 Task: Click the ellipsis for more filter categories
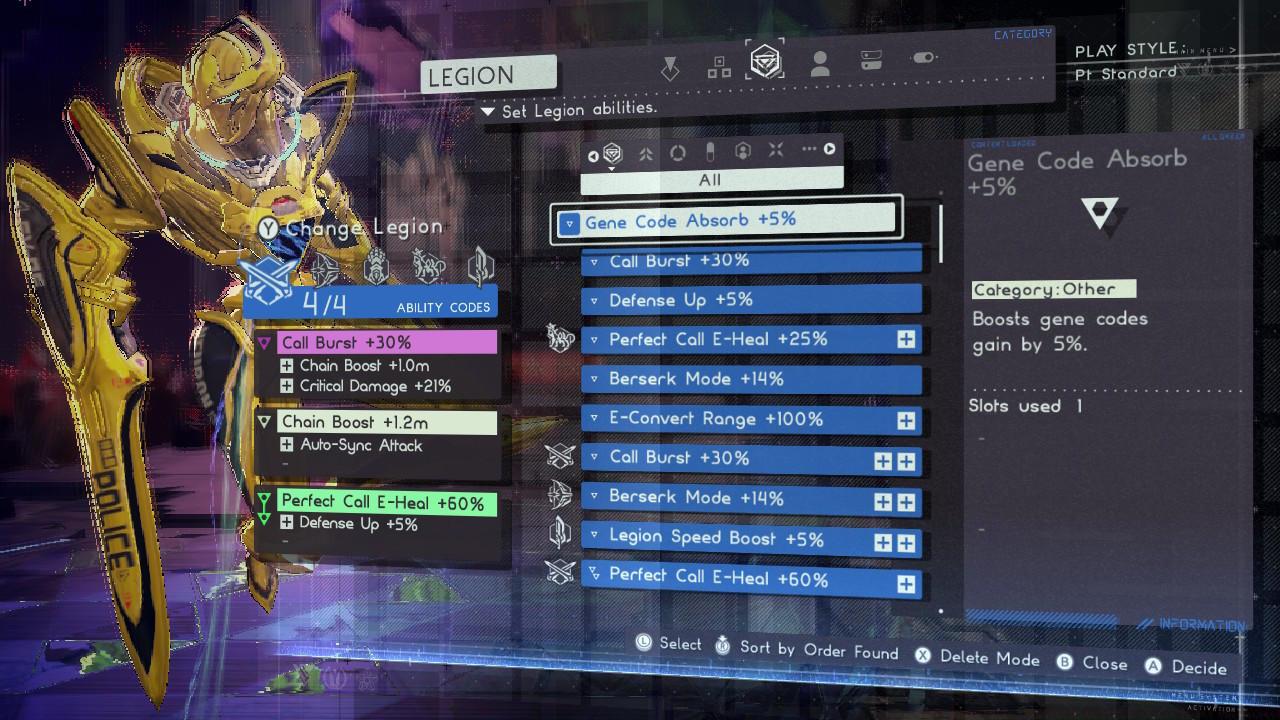(810, 148)
